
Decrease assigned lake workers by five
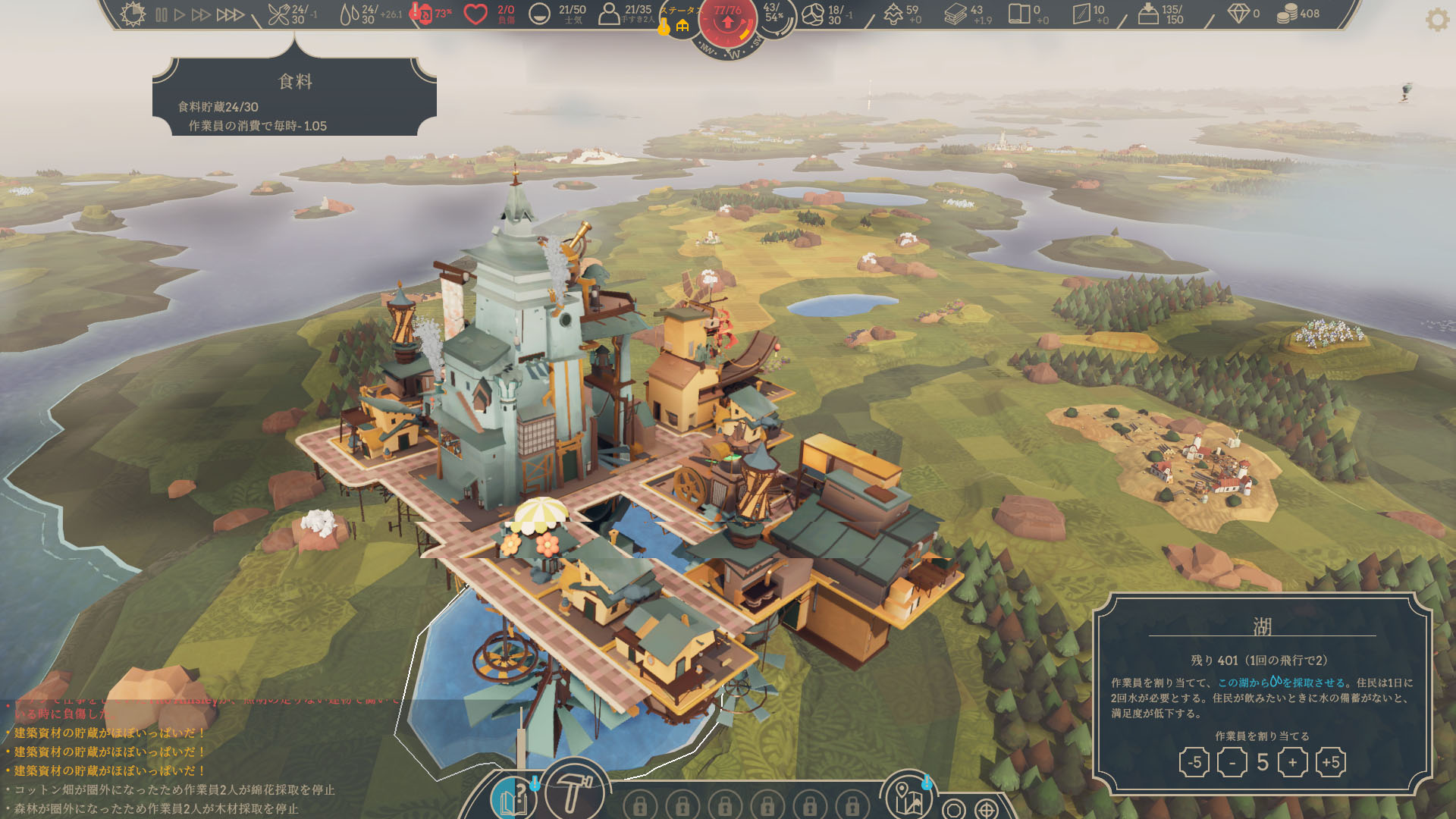pyautogui.click(x=1194, y=762)
